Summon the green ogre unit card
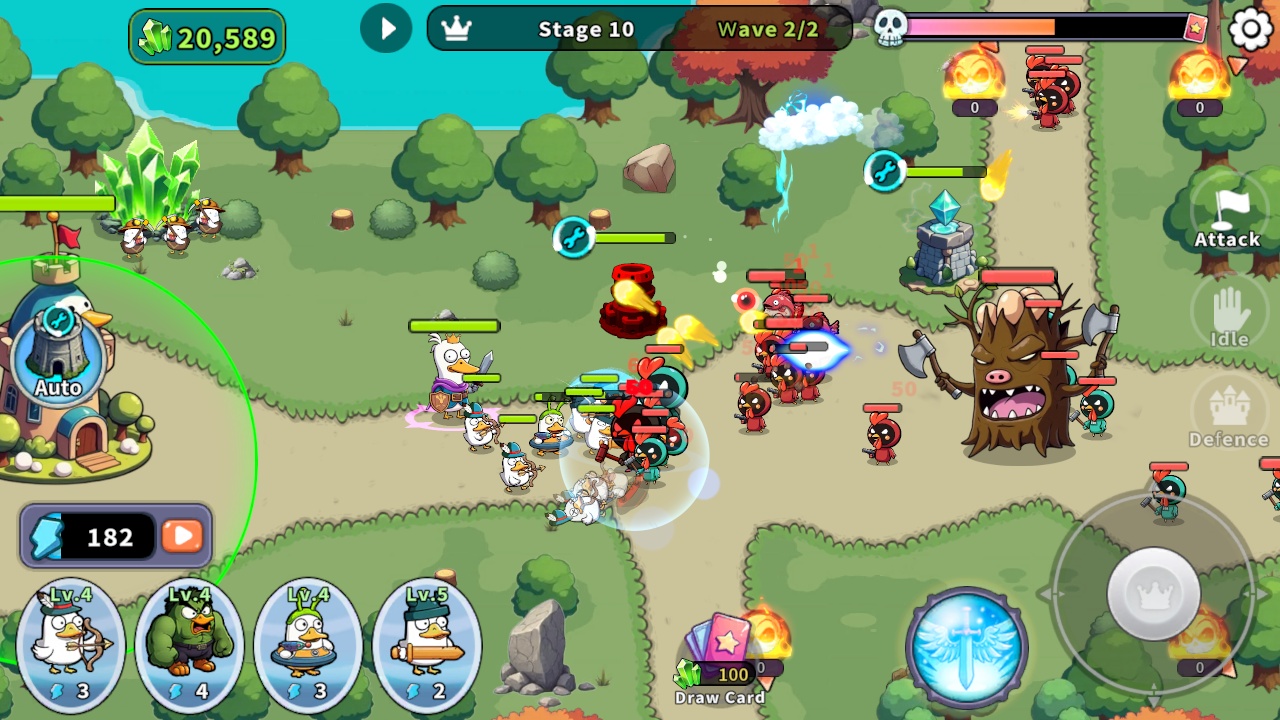This screenshot has height=720, width=1280. (x=189, y=644)
